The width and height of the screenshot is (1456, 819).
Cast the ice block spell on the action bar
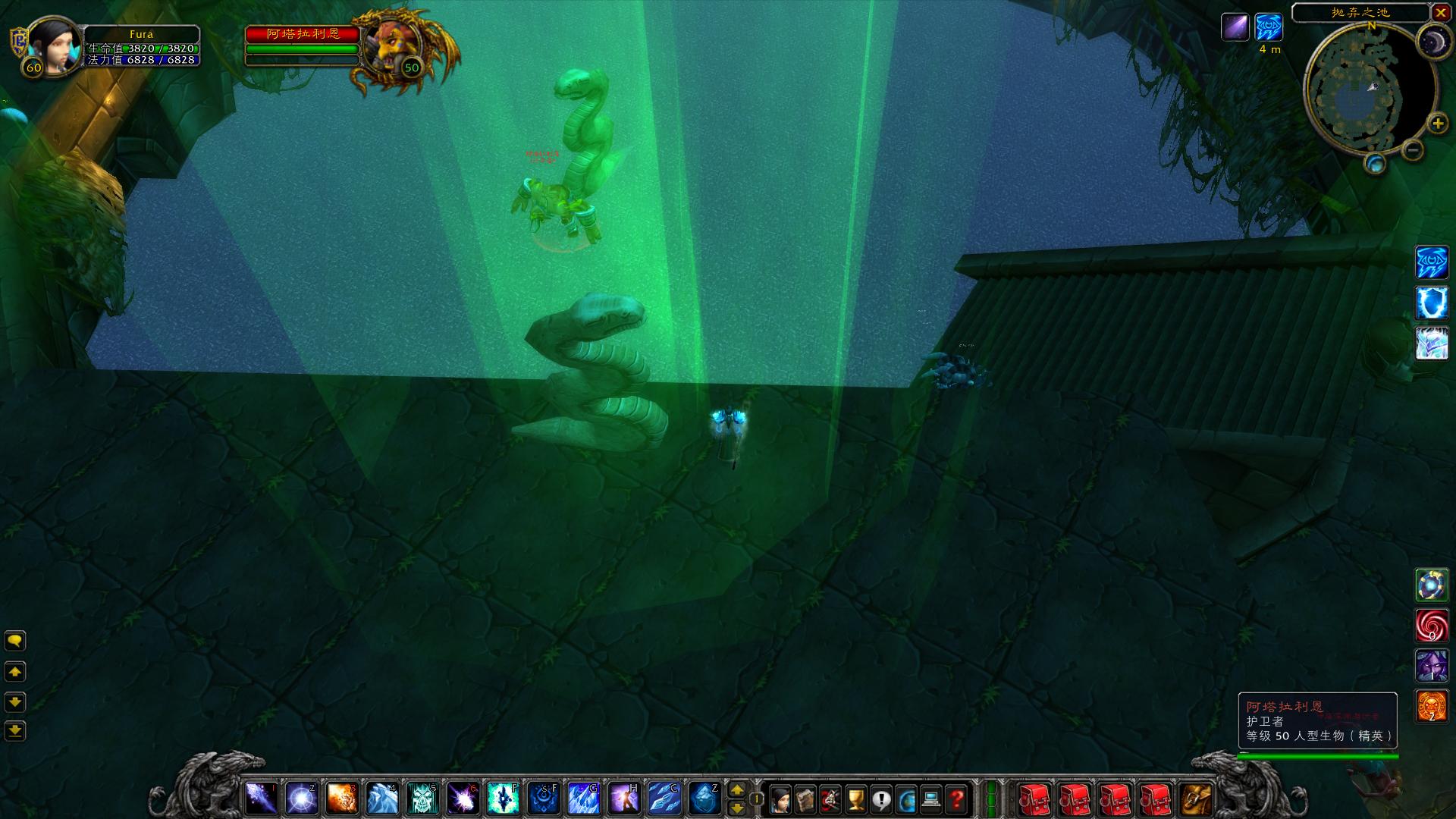[704, 799]
